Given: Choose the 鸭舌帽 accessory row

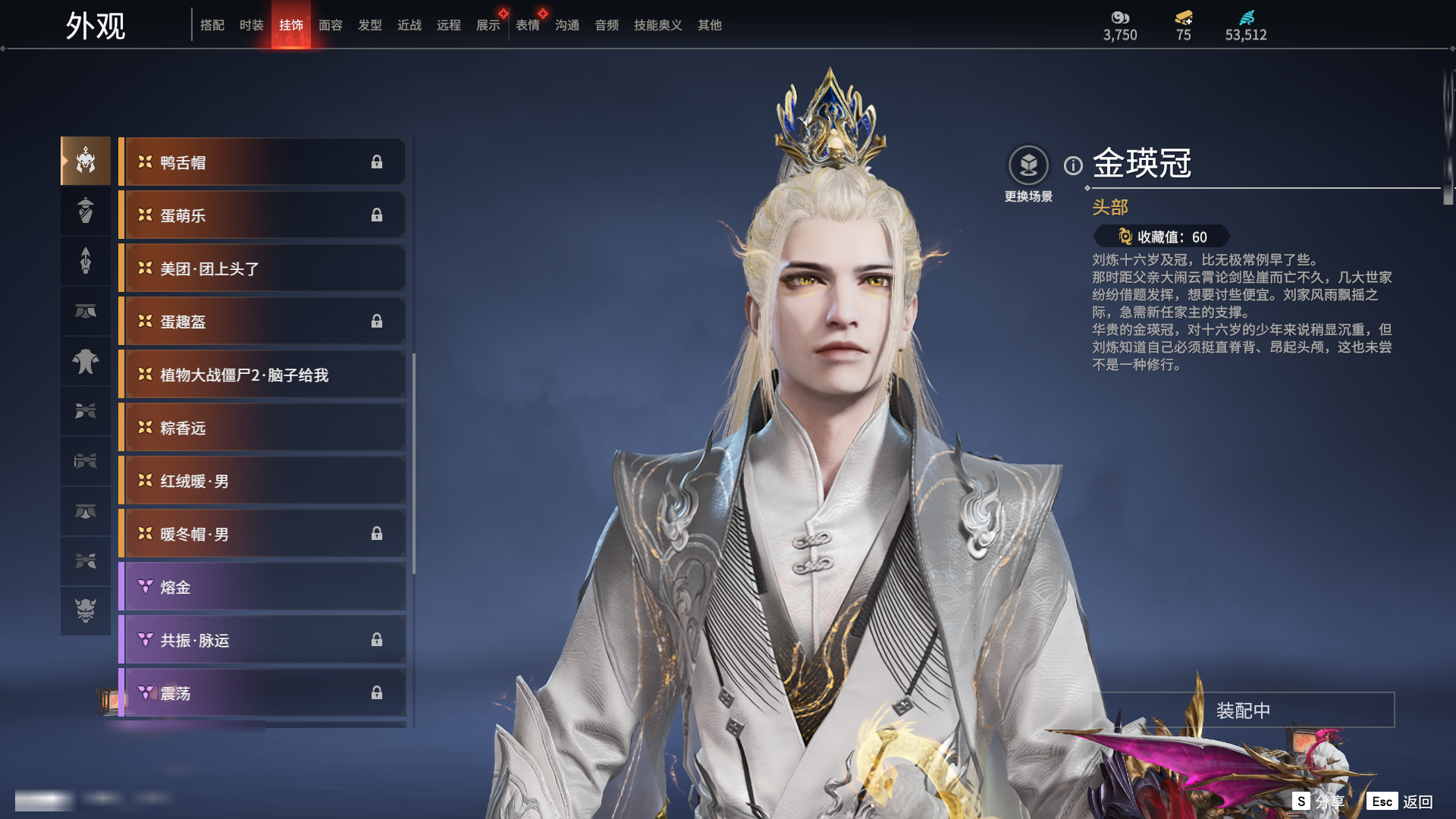Looking at the screenshot, I should pos(262,162).
